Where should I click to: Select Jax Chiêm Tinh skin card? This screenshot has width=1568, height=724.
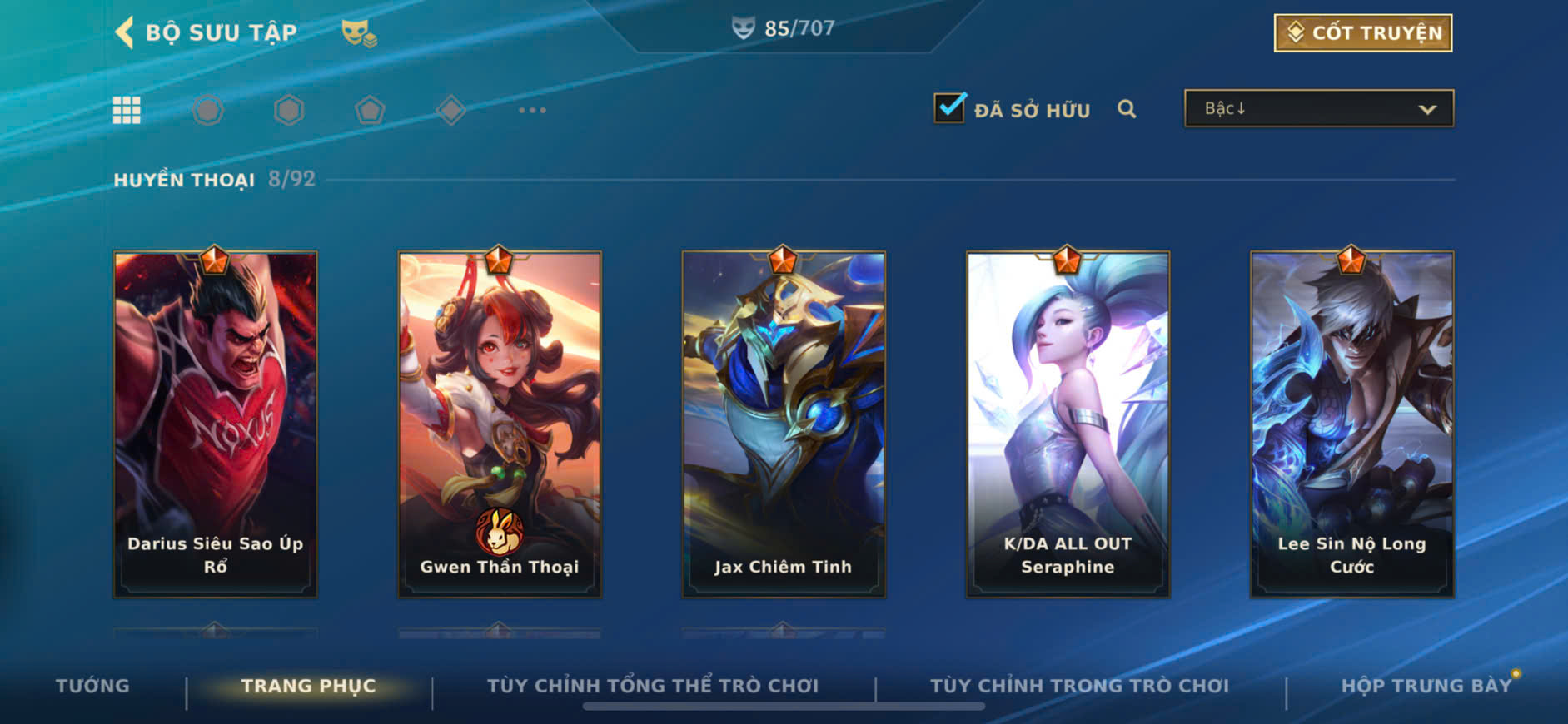click(784, 424)
